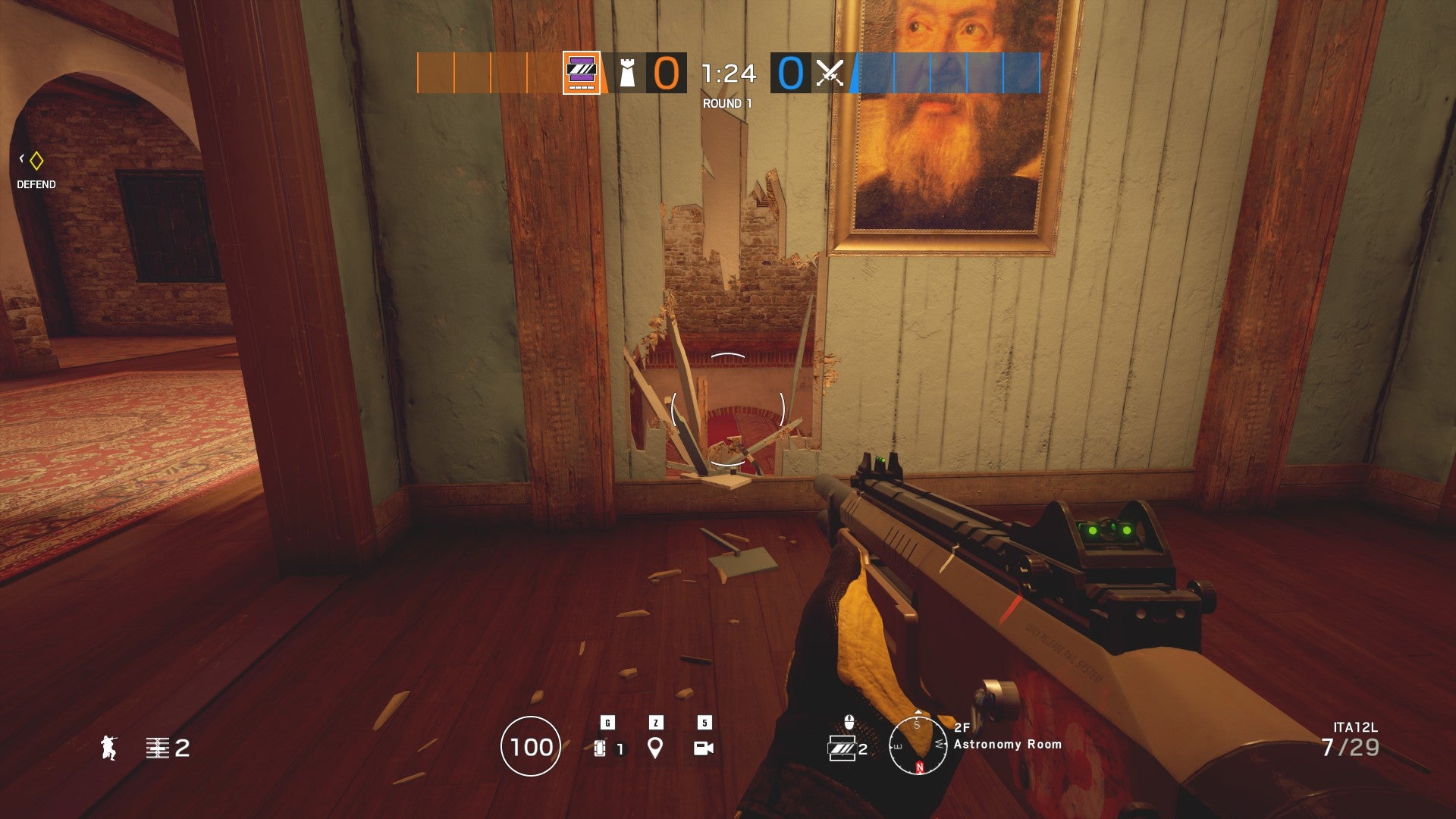The height and width of the screenshot is (819, 1456).
Task: Select the barbed wire icon showing 2
Action: click(x=159, y=748)
